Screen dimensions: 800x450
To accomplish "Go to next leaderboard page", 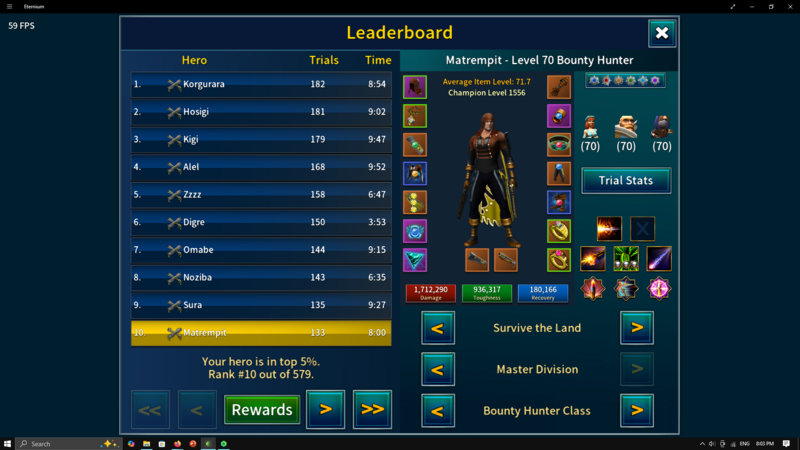I will (325, 409).
